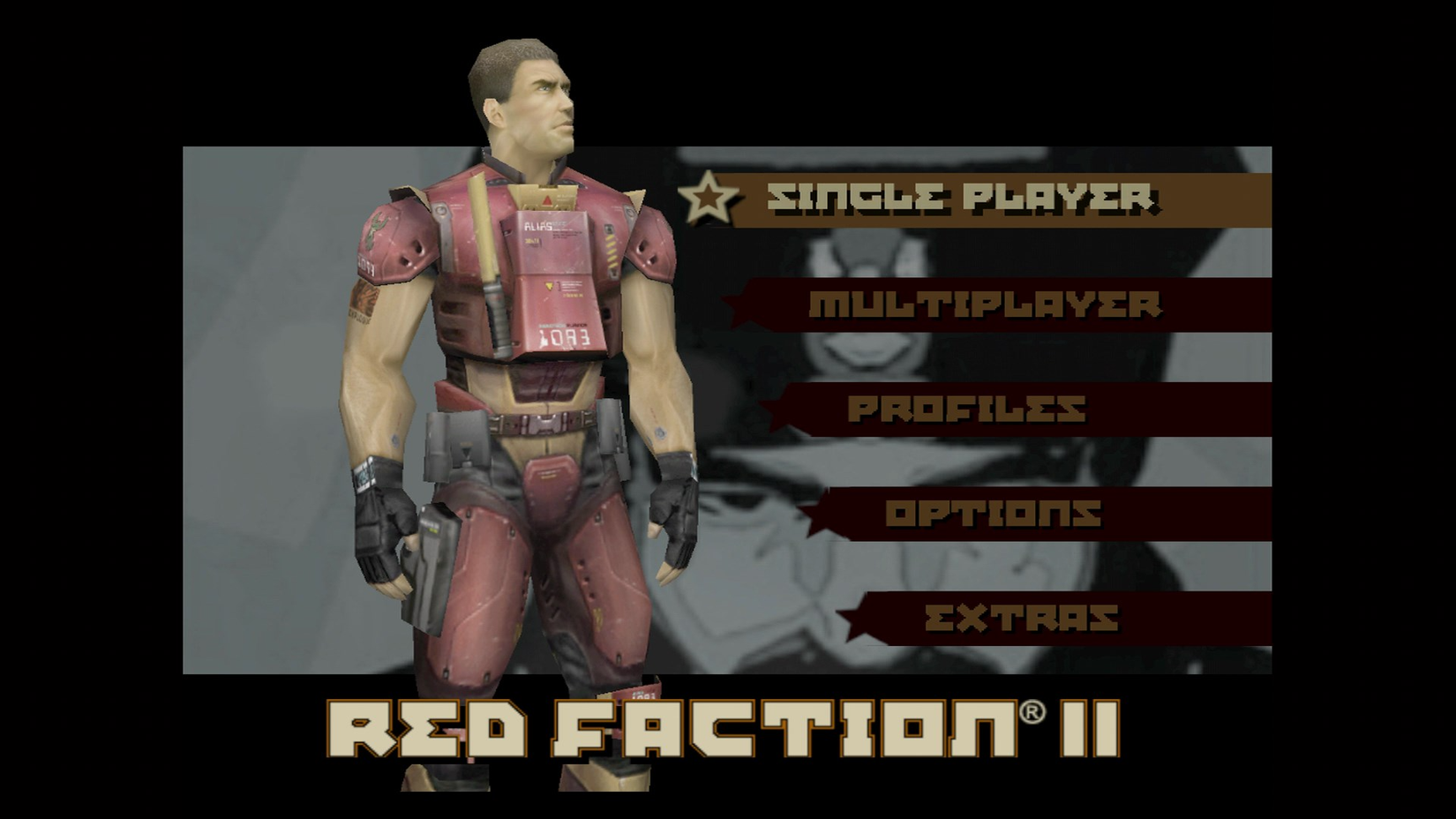Open the Profiles menu option
The image size is (1456, 819).
pyautogui.click(x=966, y=408)
